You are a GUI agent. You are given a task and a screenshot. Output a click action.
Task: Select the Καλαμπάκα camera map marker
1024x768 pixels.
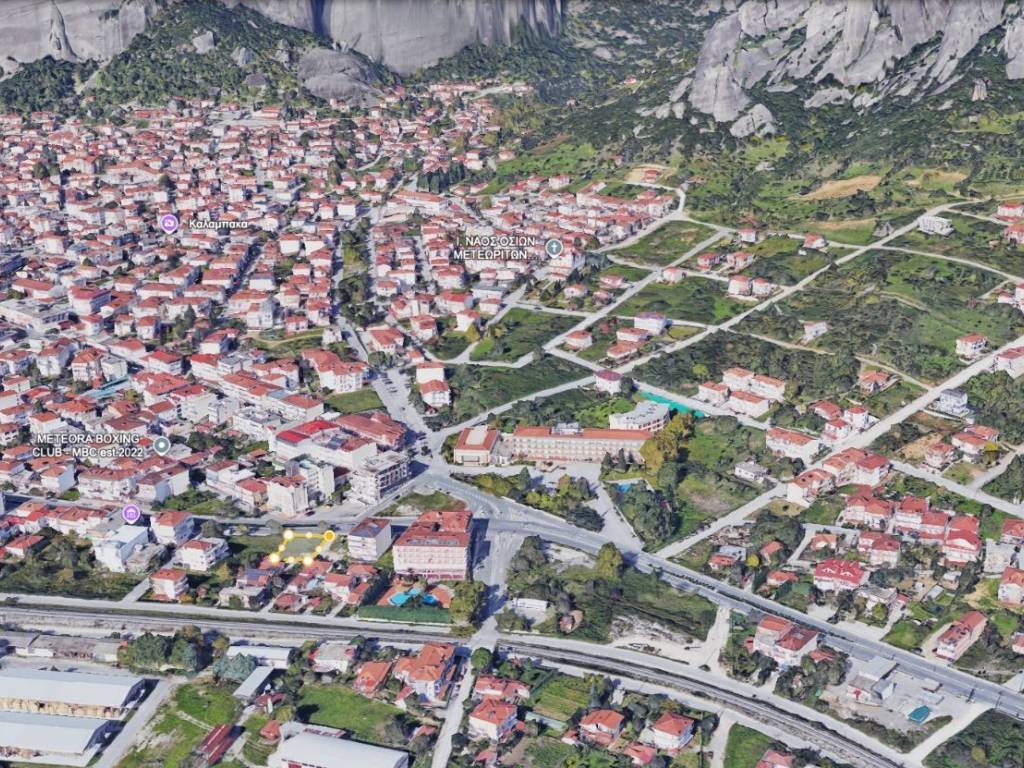pyautogui.click(x=169, y=224)
